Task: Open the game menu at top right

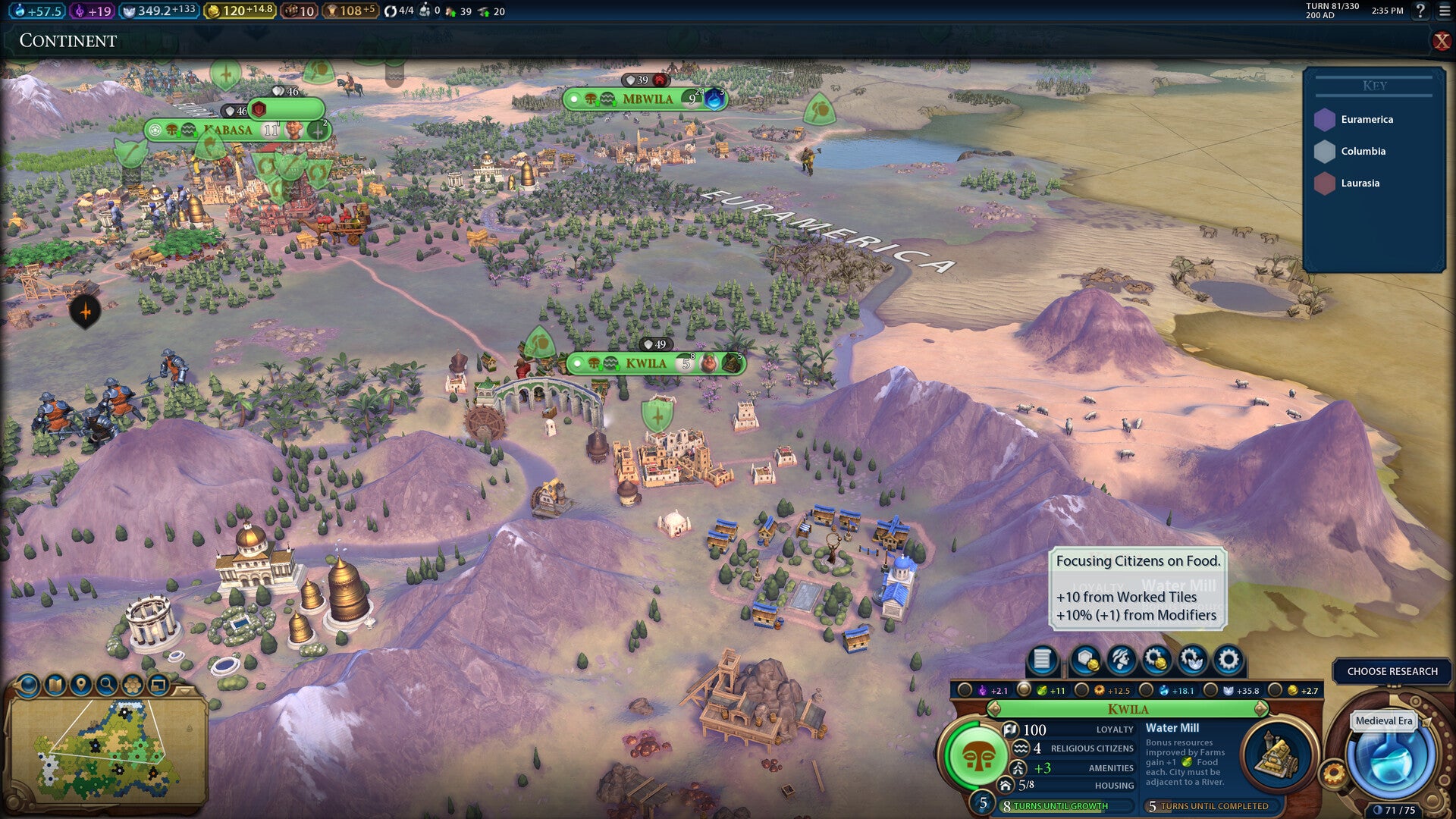Action: [x=1444, y=11]
